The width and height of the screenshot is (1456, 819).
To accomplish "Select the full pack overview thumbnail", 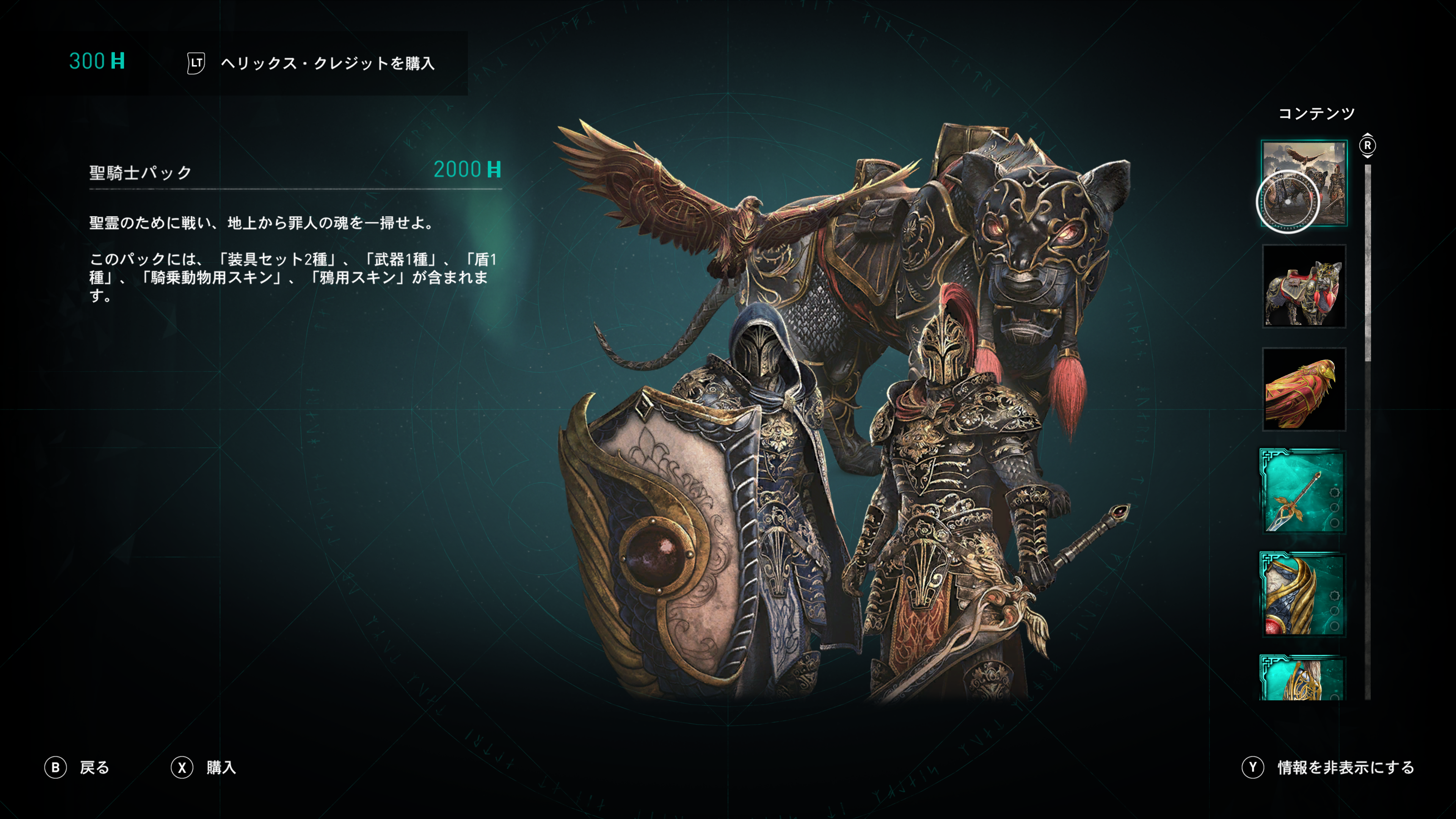I will 1304,183.
